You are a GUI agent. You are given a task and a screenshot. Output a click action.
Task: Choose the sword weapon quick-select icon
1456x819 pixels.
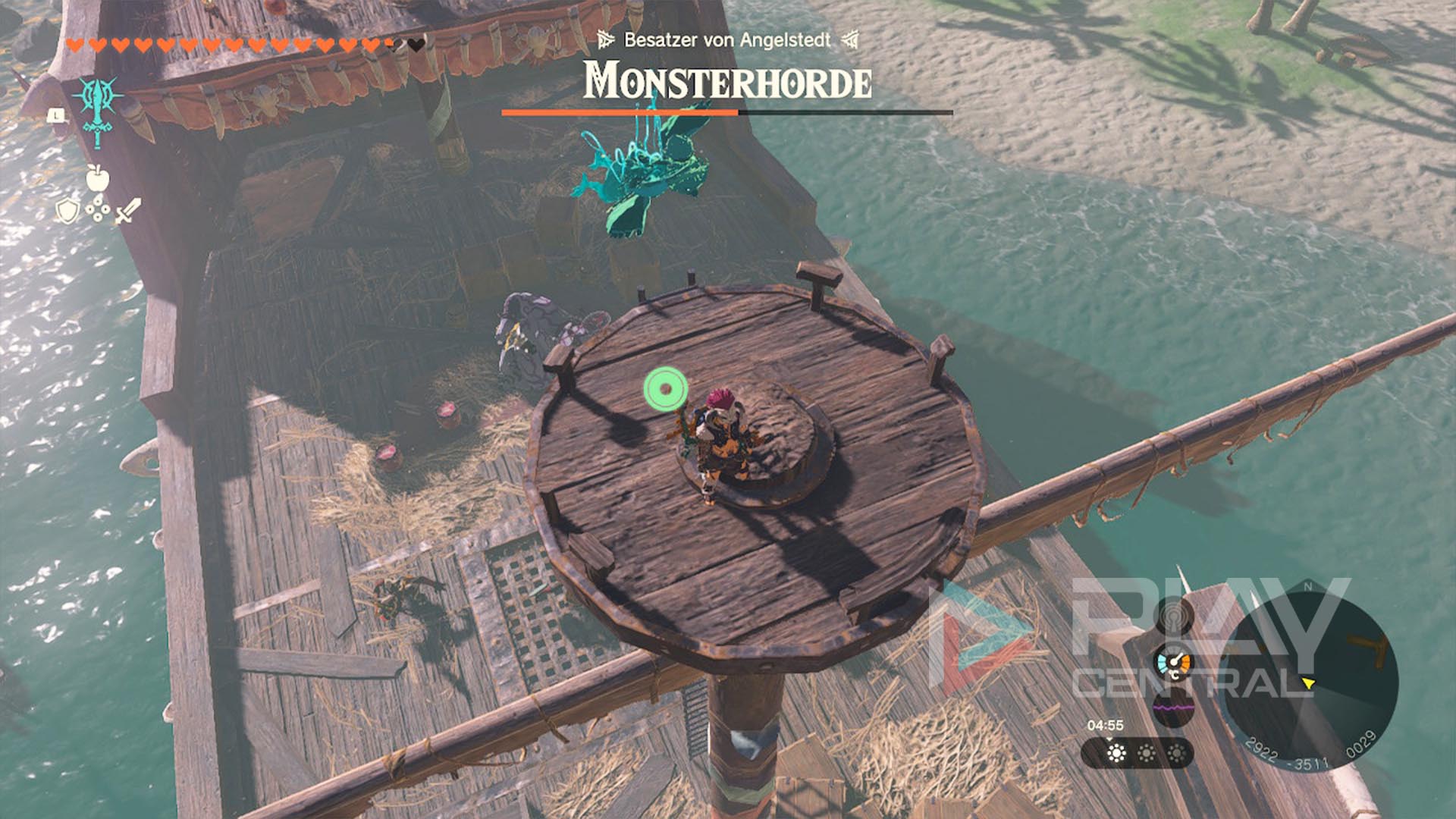click(128, 211)
